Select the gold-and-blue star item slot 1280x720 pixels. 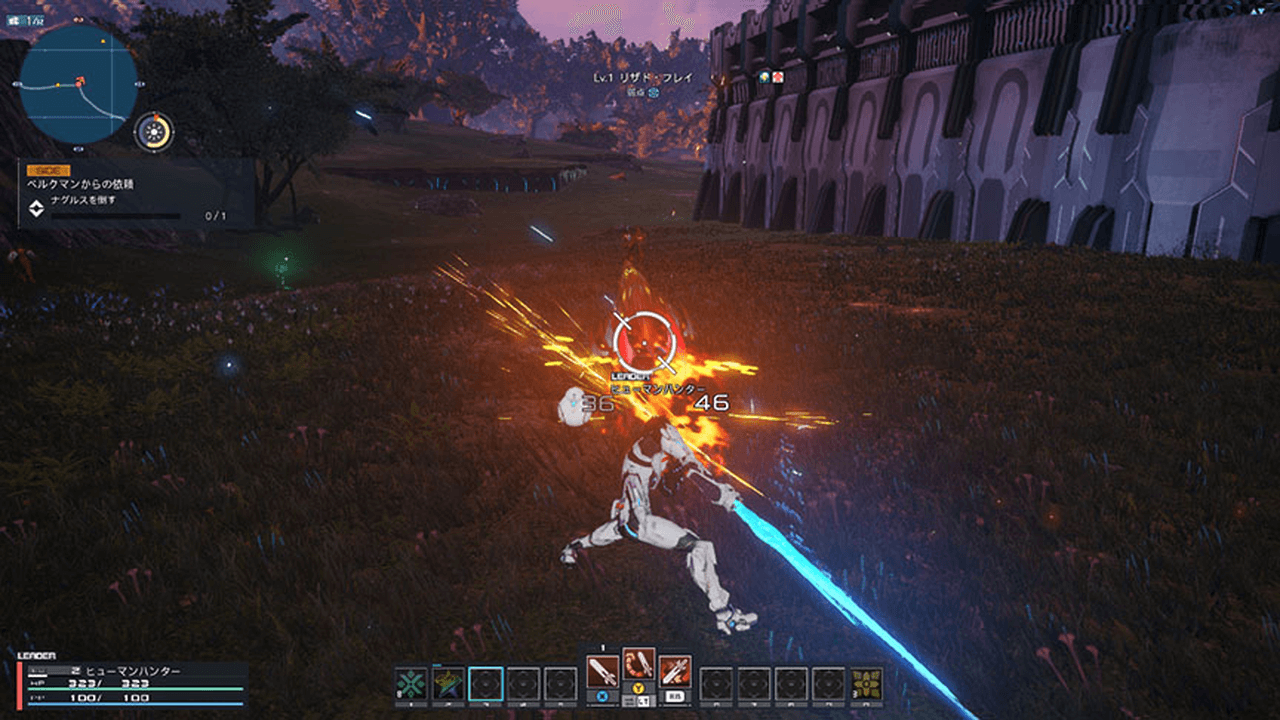448,684
